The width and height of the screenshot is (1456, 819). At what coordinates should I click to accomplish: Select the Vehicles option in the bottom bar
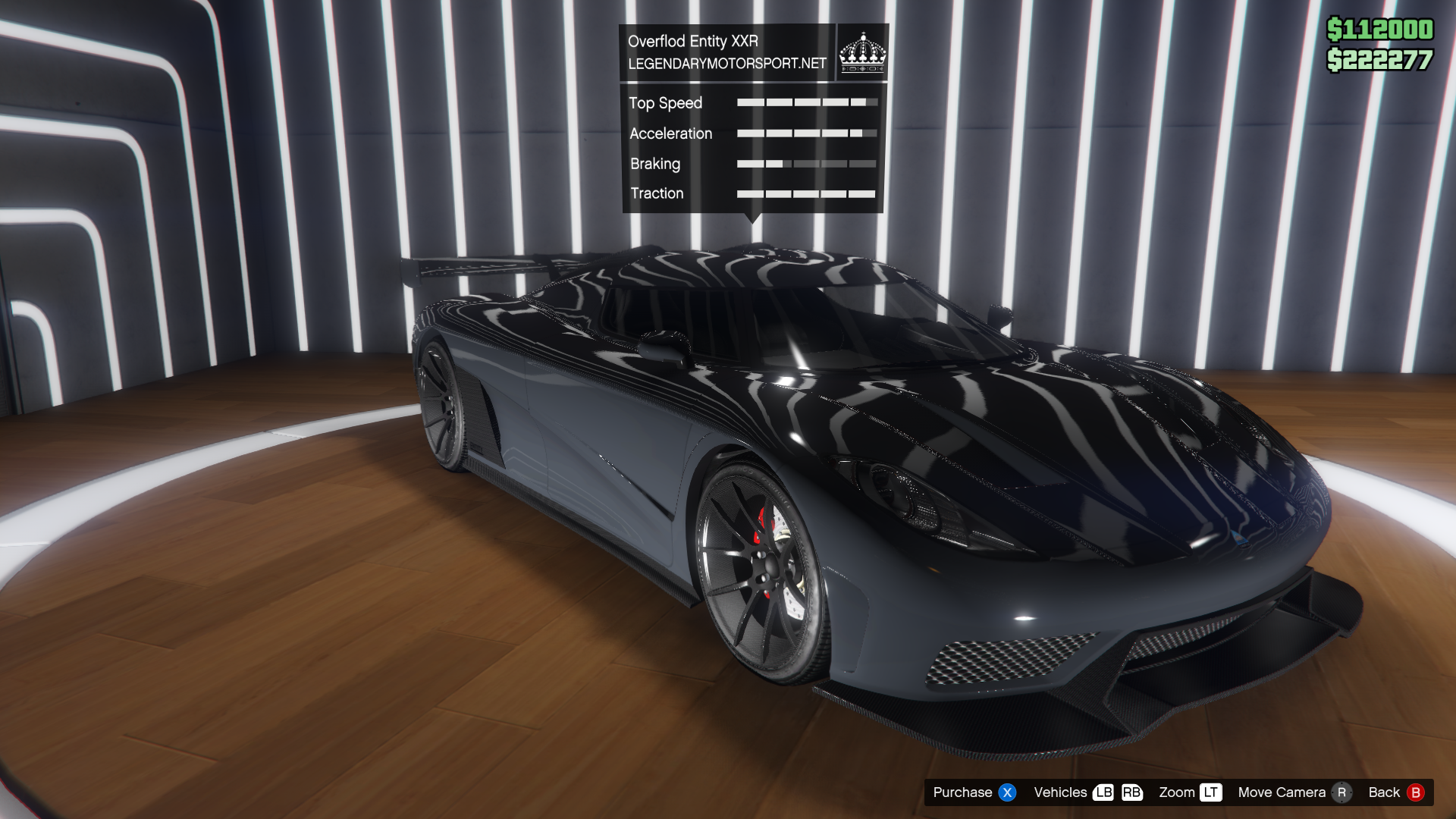1087,792
